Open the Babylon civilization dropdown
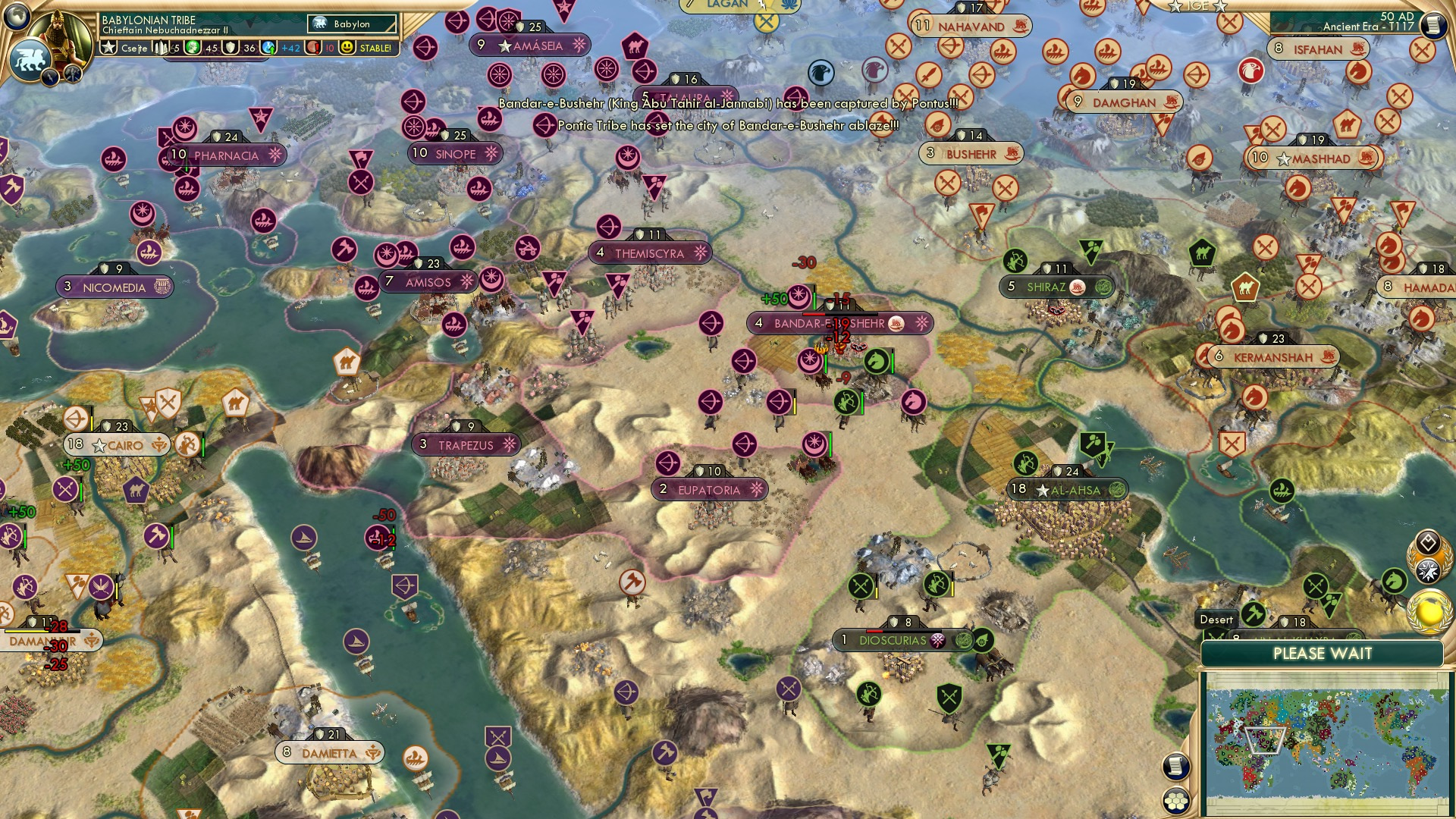The image size is (1456, 819). [349, 24]
